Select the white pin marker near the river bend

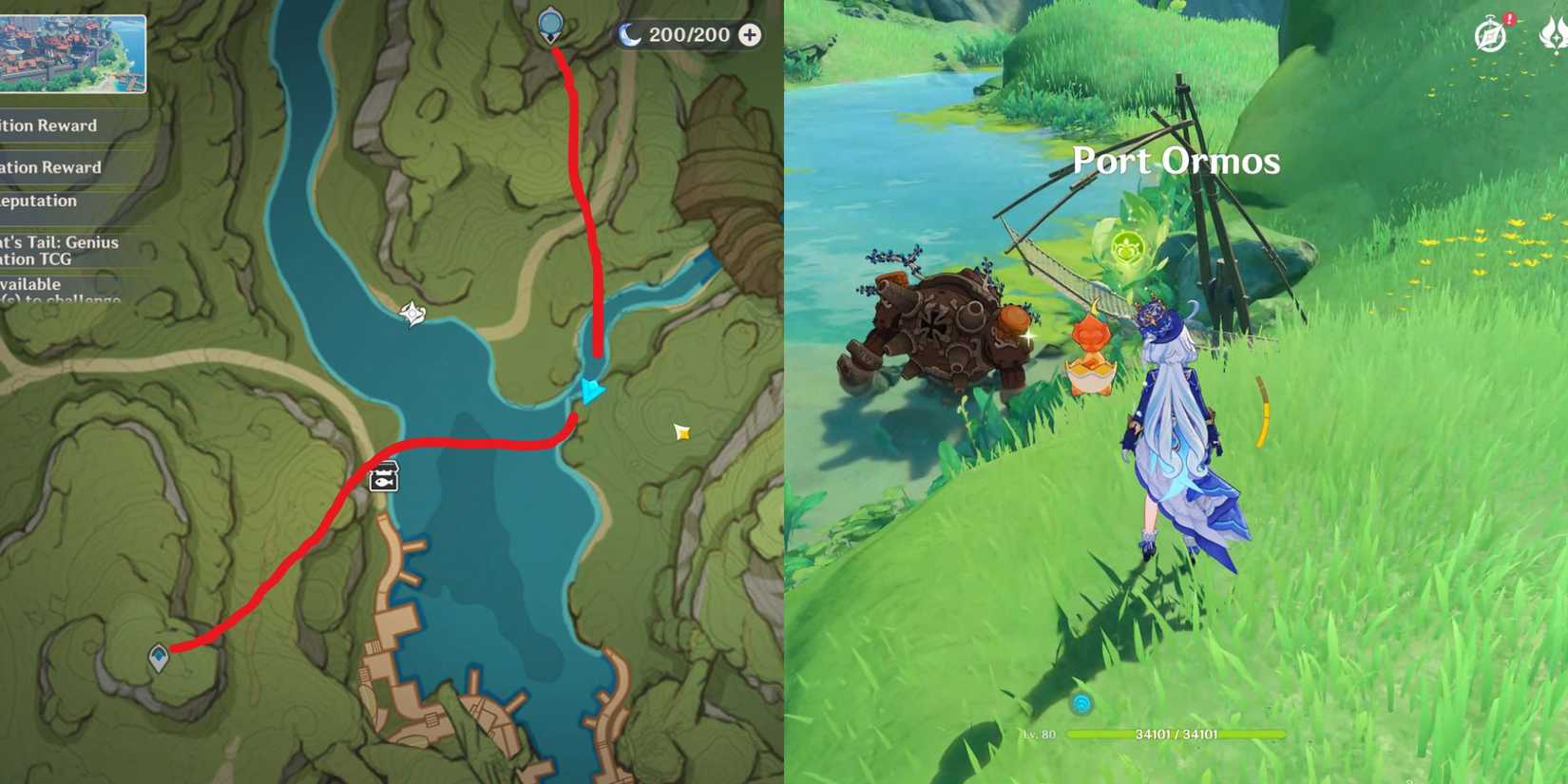(411, 311)
